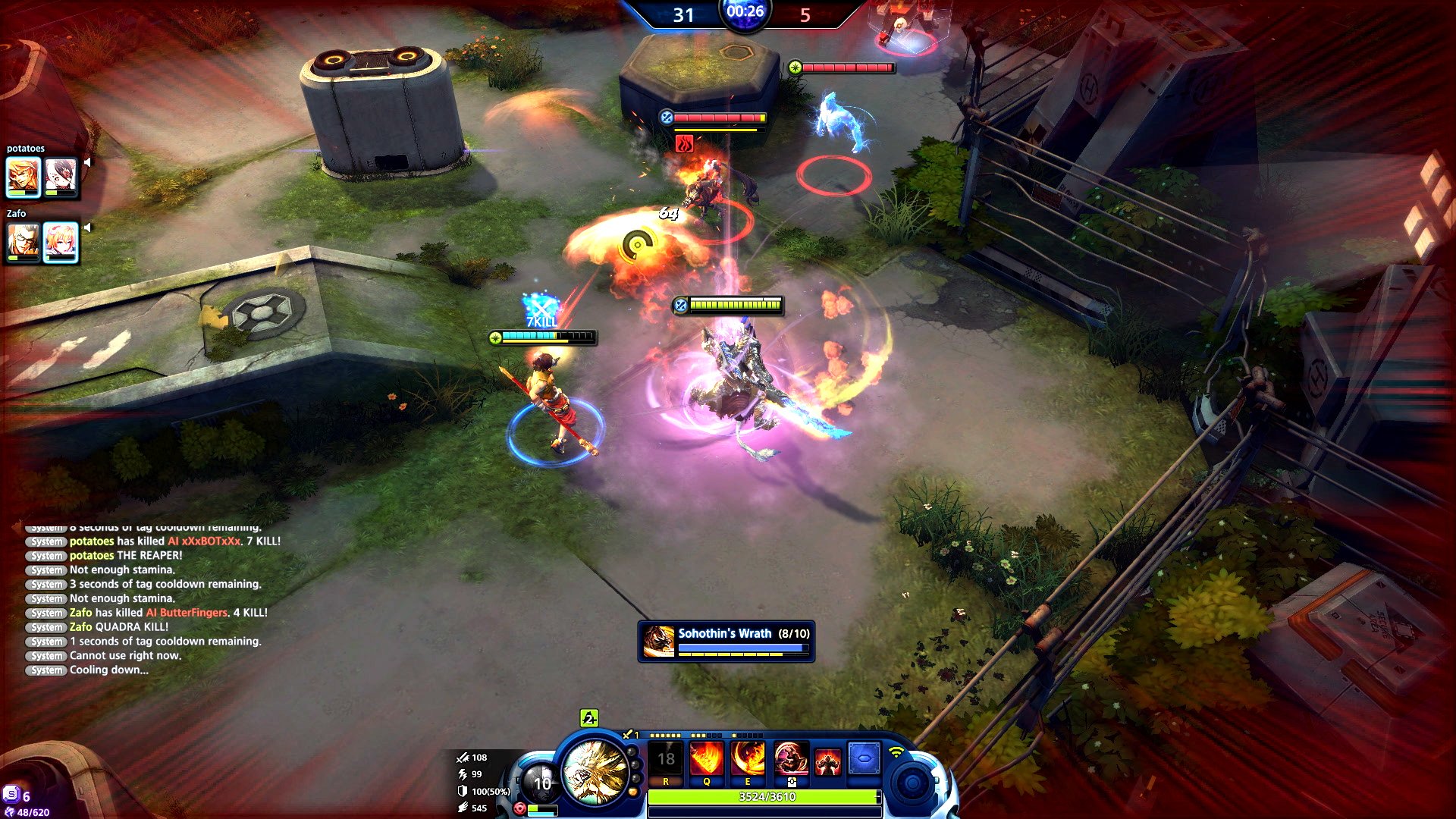This screenshot has height=819, width=1456.
Task: Toggle the speaker icon next to Zafo
Action: point(88,227)
